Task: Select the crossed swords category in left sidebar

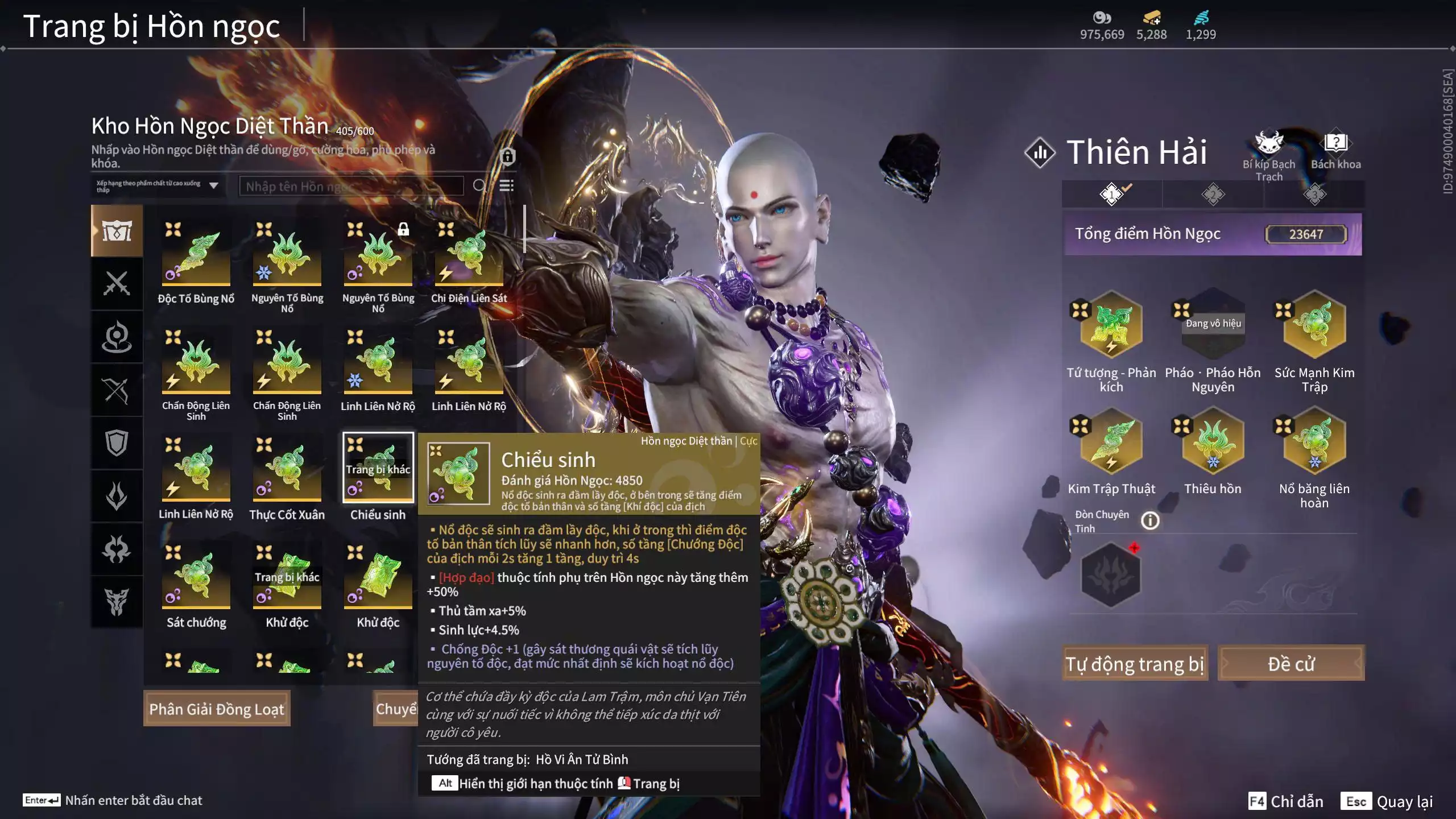Action: click(117, 284)
